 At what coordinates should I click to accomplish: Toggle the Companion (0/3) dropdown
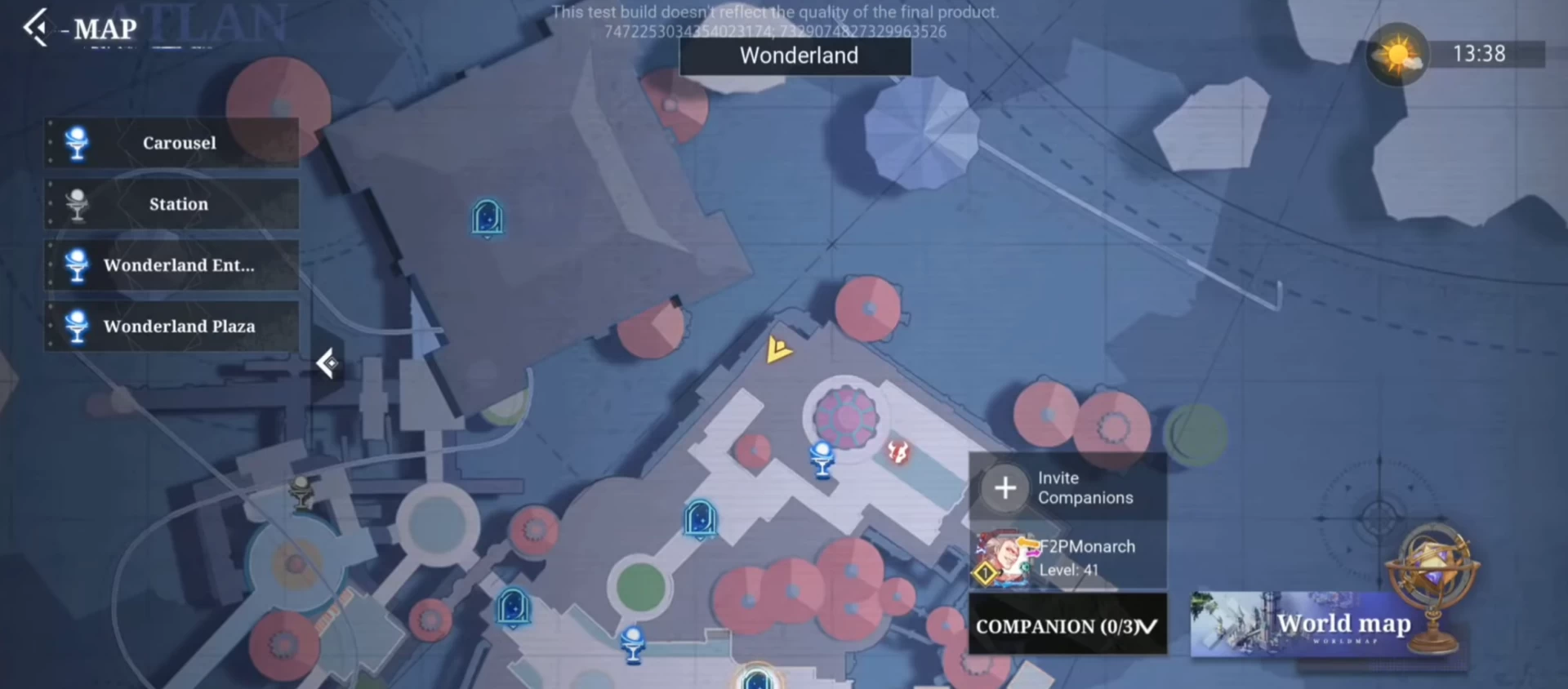pos(1067,626)
